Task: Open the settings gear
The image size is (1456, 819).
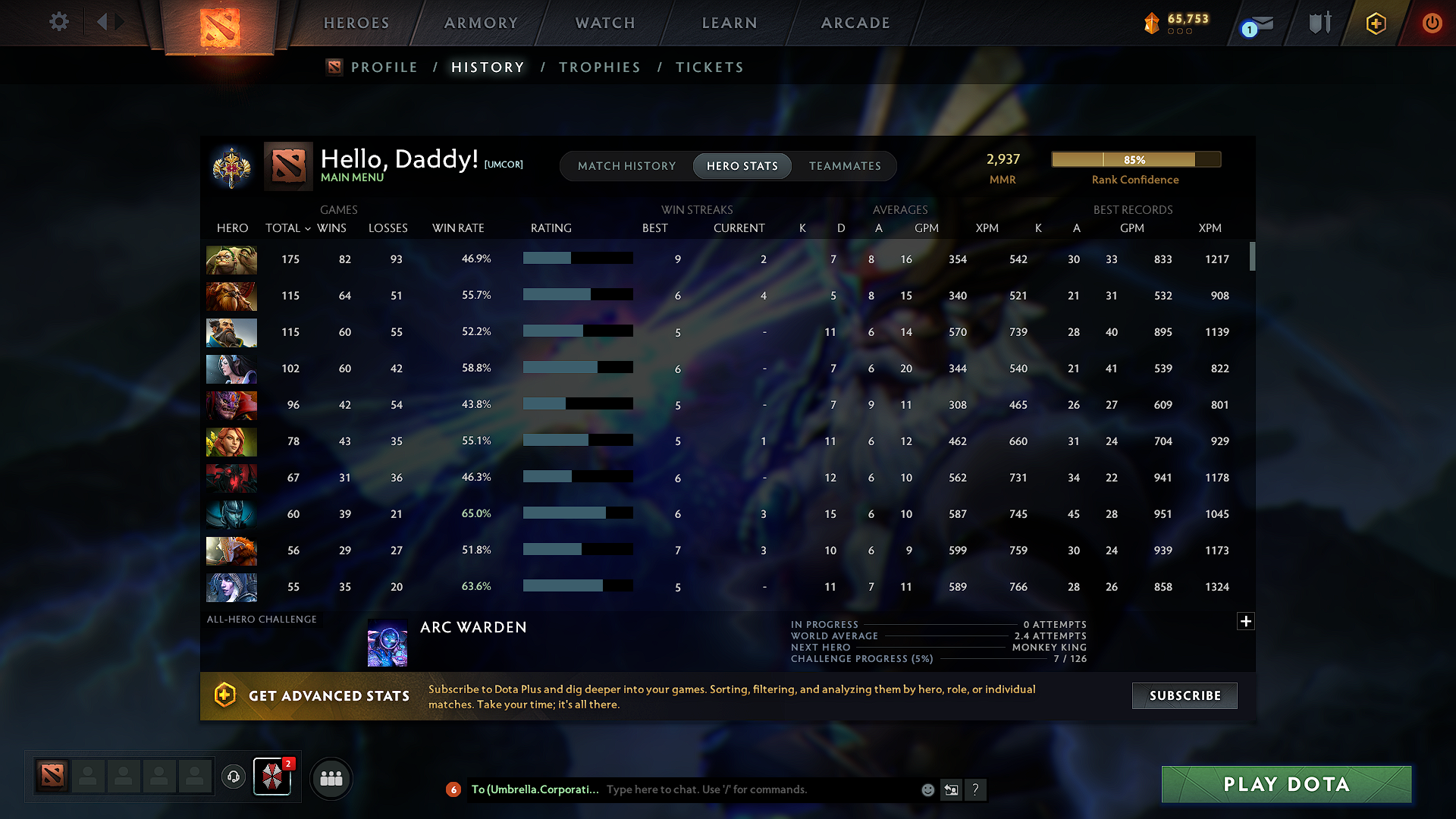Action: coord(58,22)
